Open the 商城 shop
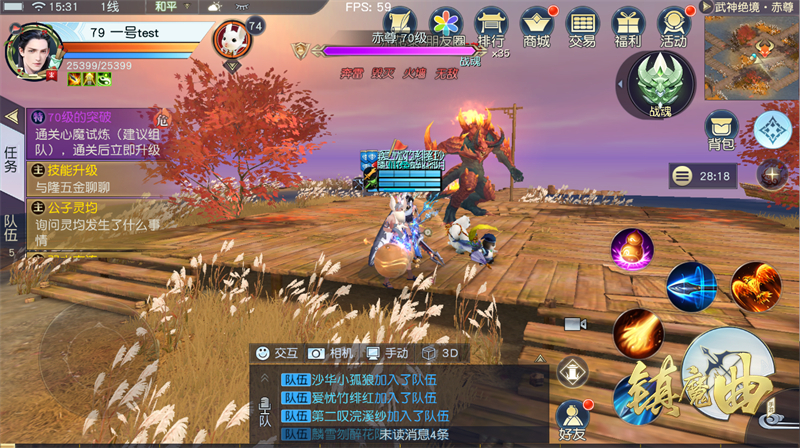Image resolution: width=800 pixels, height=448 pixels. pos(536,26)
